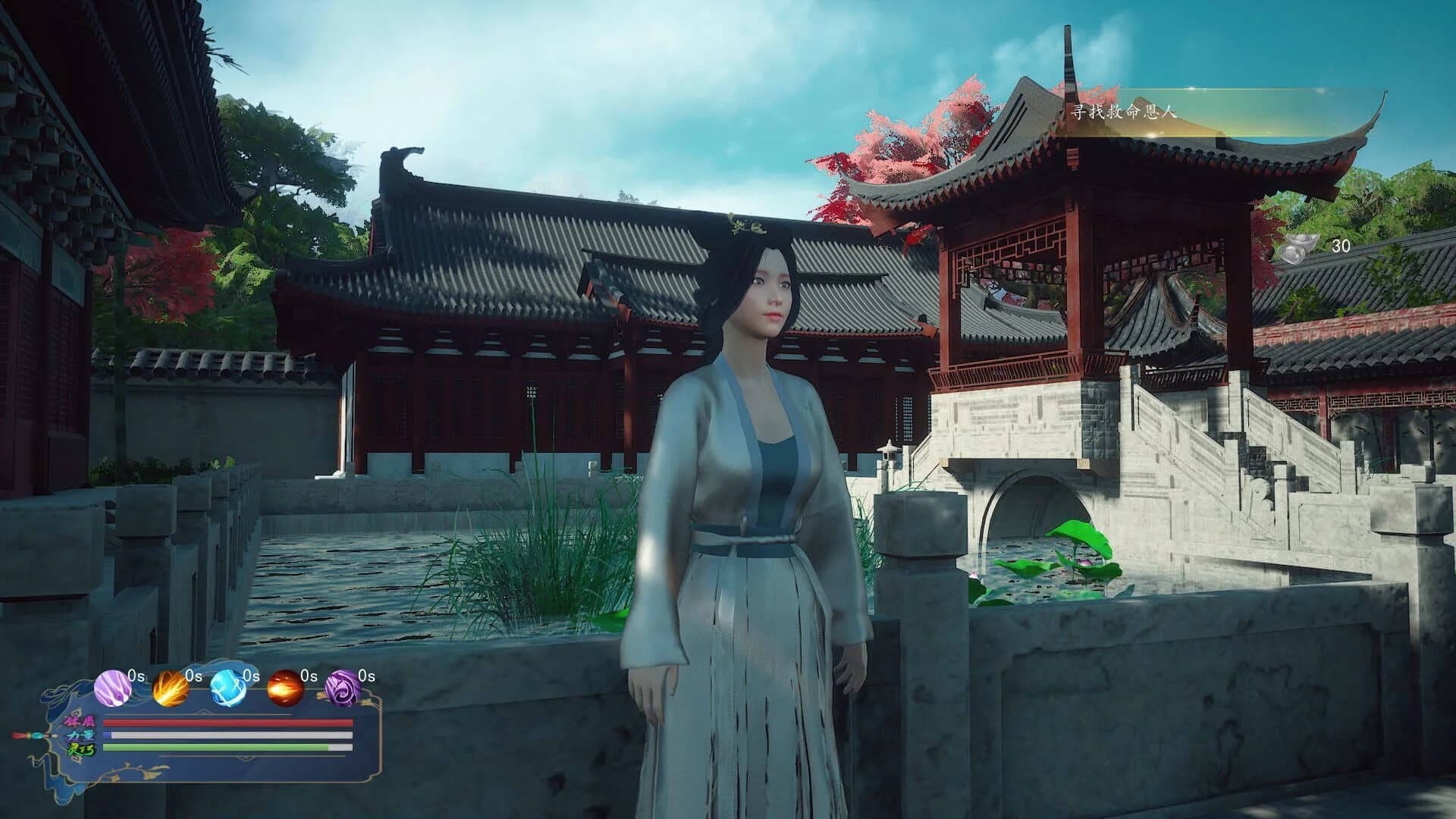Click the currency amount showing 30
This screenshot has height=819, width=1456.
(1340, 246)
